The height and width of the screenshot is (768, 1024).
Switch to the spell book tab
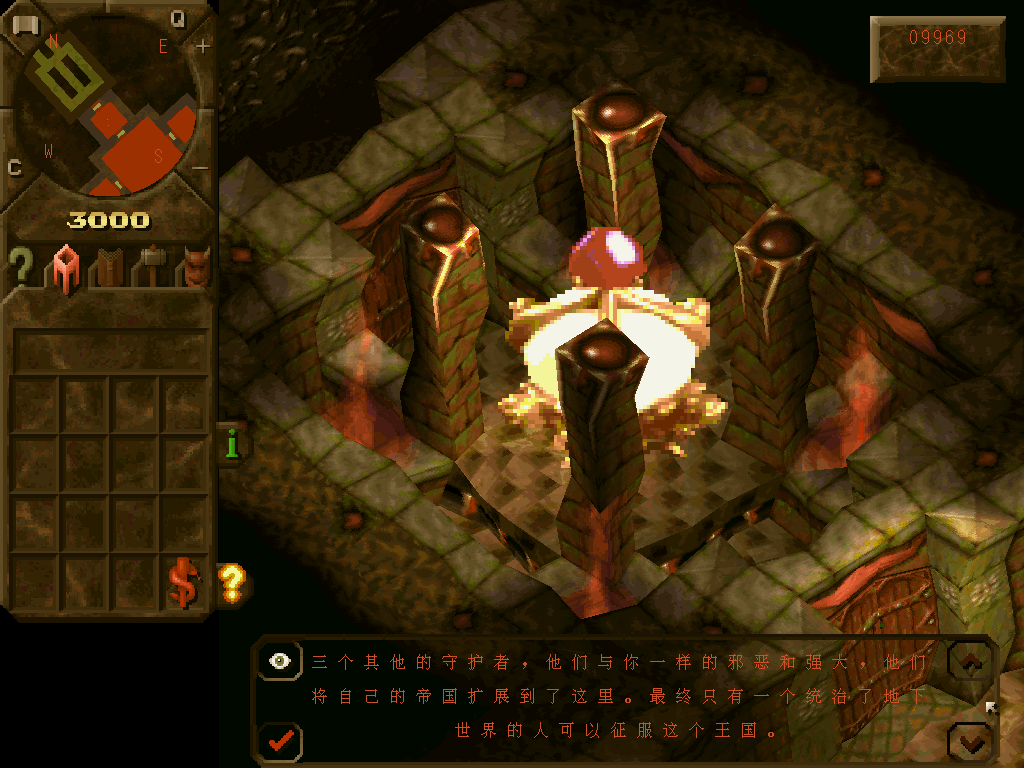click(x=109, y=268)
